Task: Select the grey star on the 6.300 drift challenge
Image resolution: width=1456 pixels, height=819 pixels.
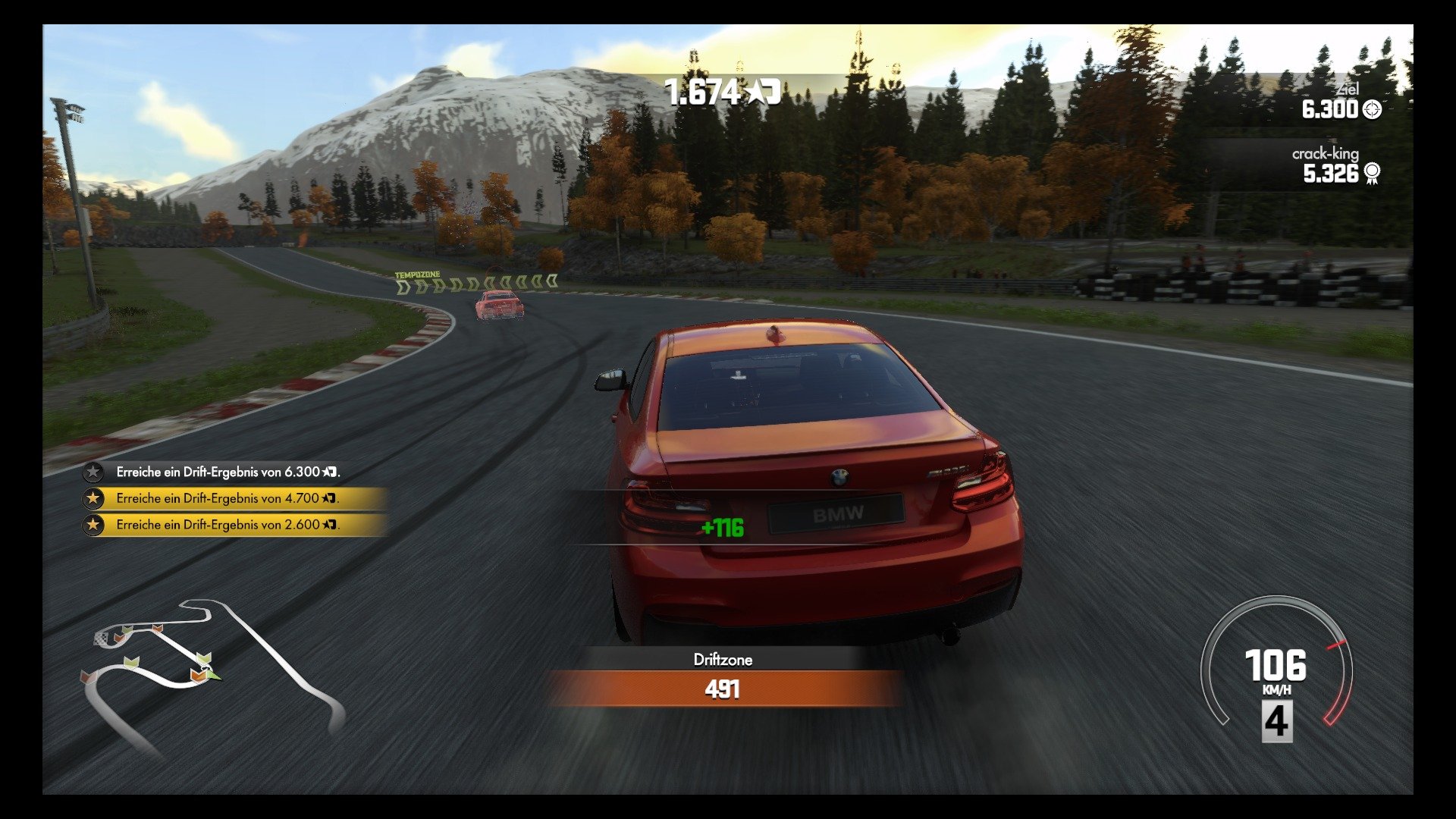Action: click(93, 472)
